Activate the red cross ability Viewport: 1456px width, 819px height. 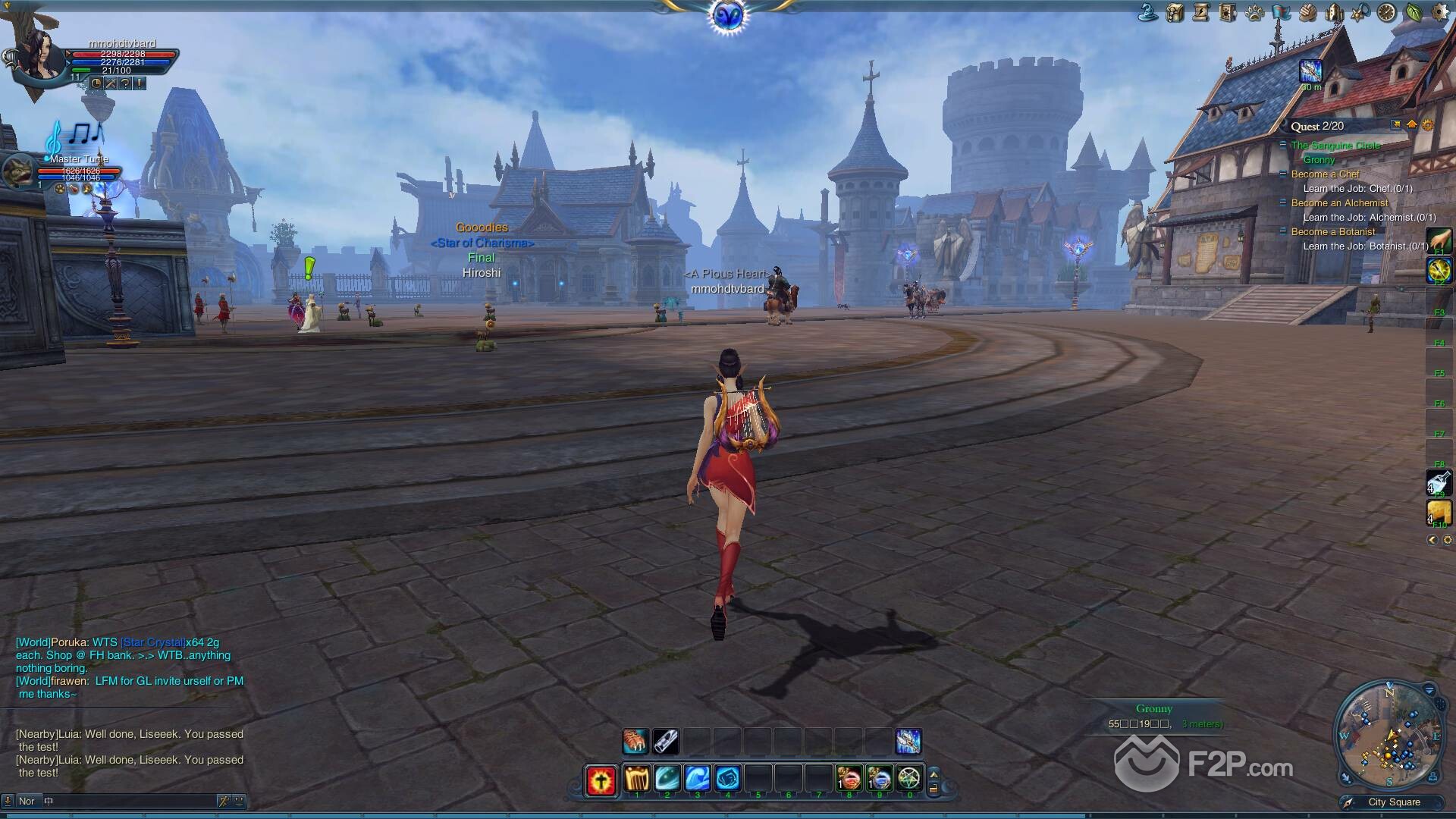tap(601, 780)
